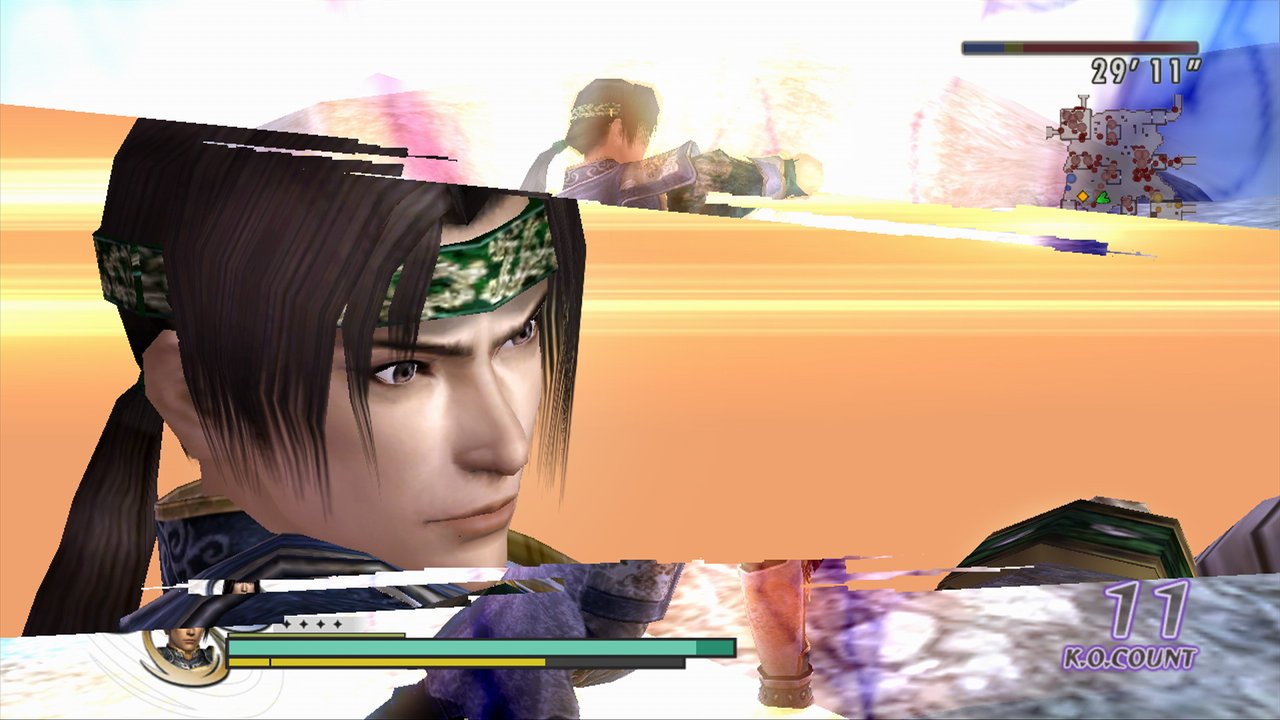Click the fourth rank star icon
Viewport: 1280px width, 720px height.
click(x=338, y=624)
